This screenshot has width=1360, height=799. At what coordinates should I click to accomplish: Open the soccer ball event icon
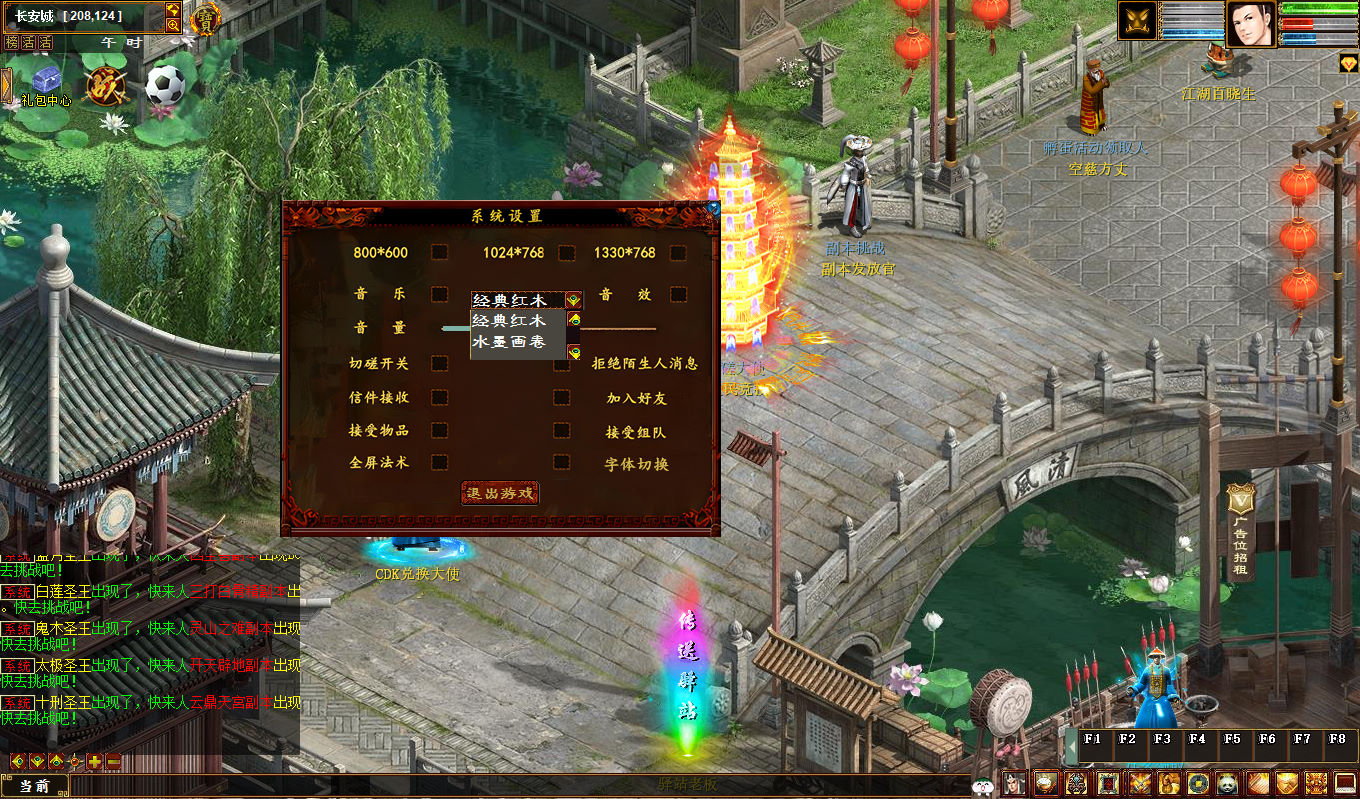(x=164, y=85)
